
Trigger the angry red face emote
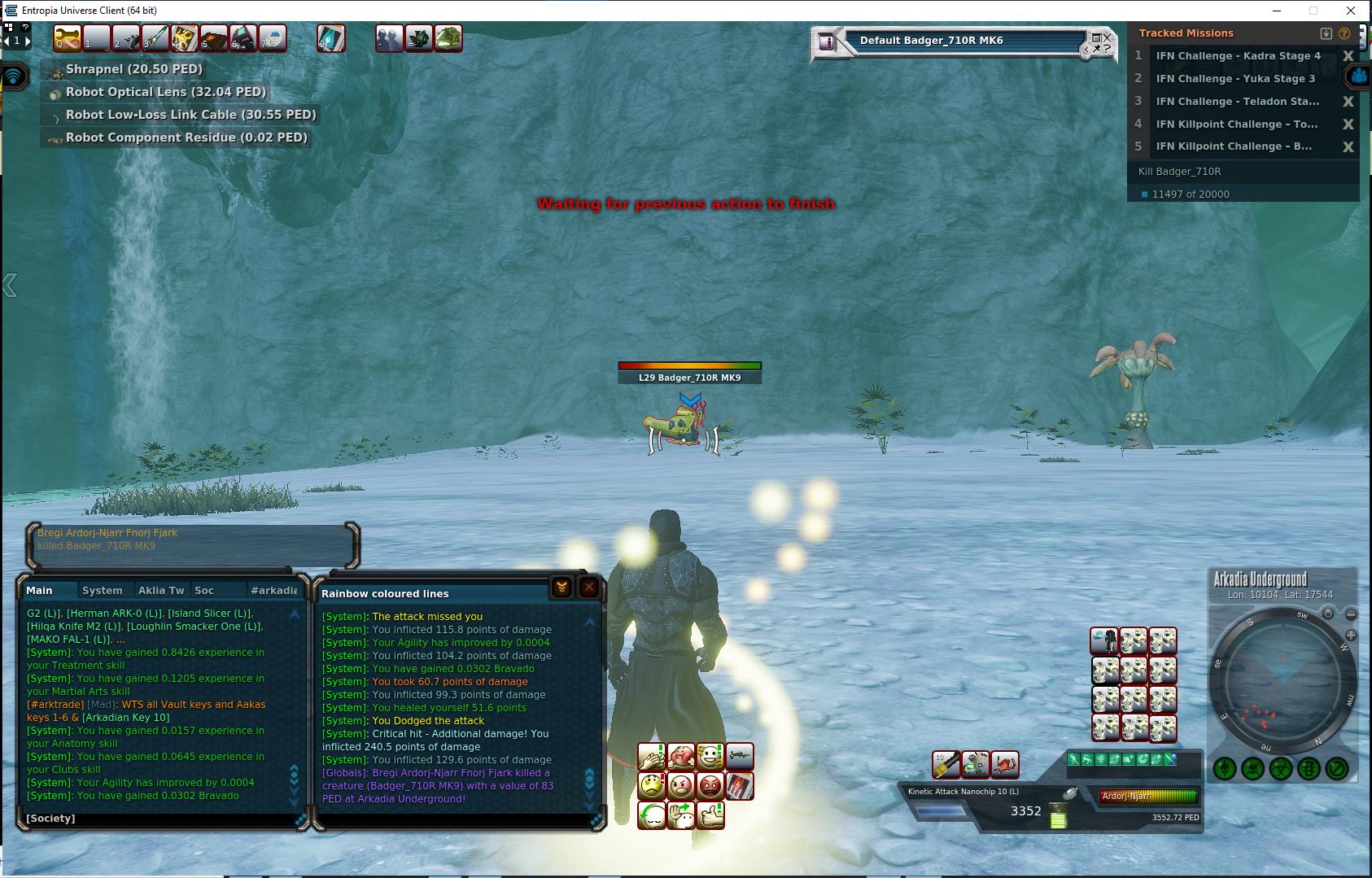point(710,786)
